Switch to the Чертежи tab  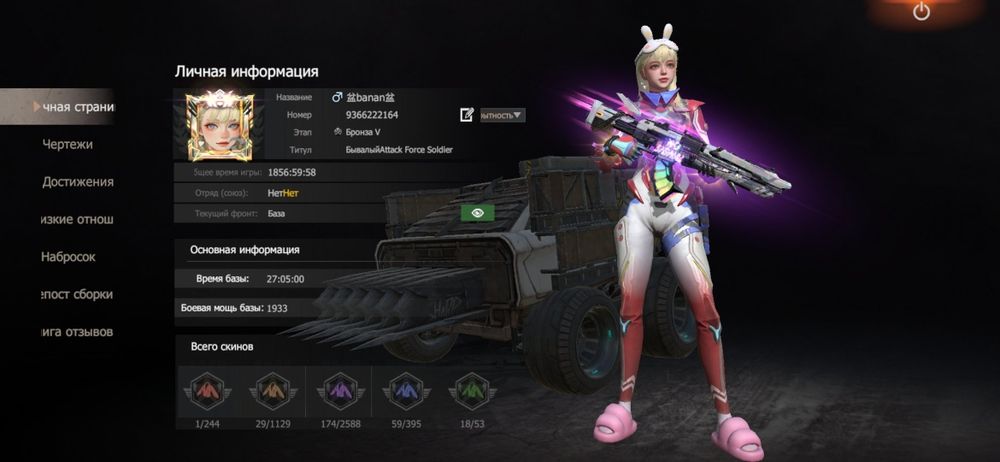(67, 144)
